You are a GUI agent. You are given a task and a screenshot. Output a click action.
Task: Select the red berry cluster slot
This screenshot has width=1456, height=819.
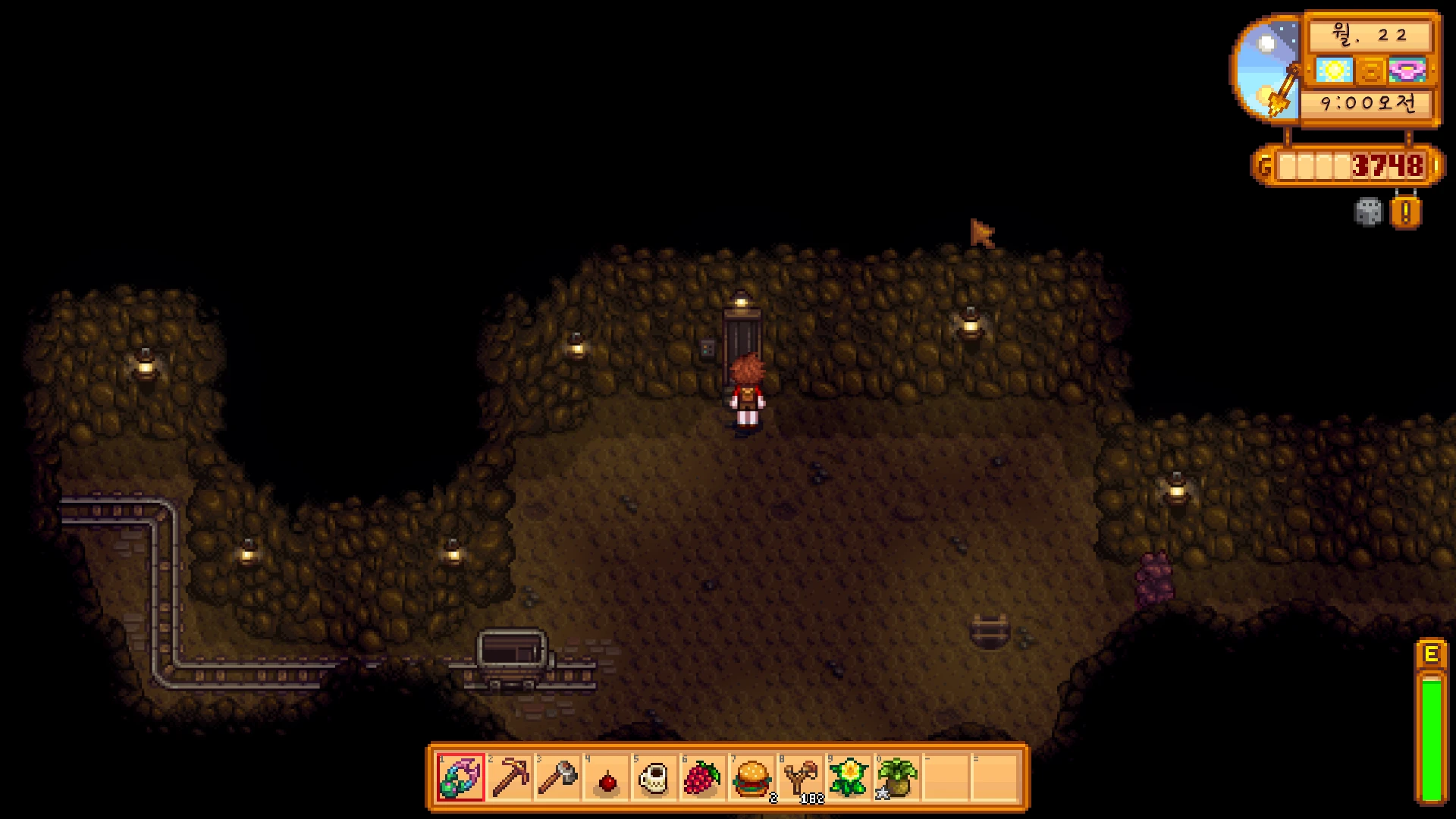pyautogui.click(x=703, y=778)
